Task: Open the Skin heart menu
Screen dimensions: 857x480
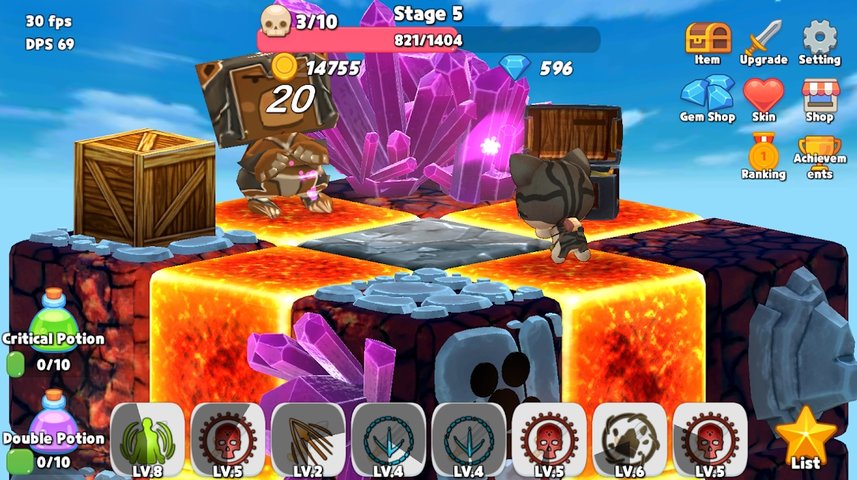Action: coord(762,97)
